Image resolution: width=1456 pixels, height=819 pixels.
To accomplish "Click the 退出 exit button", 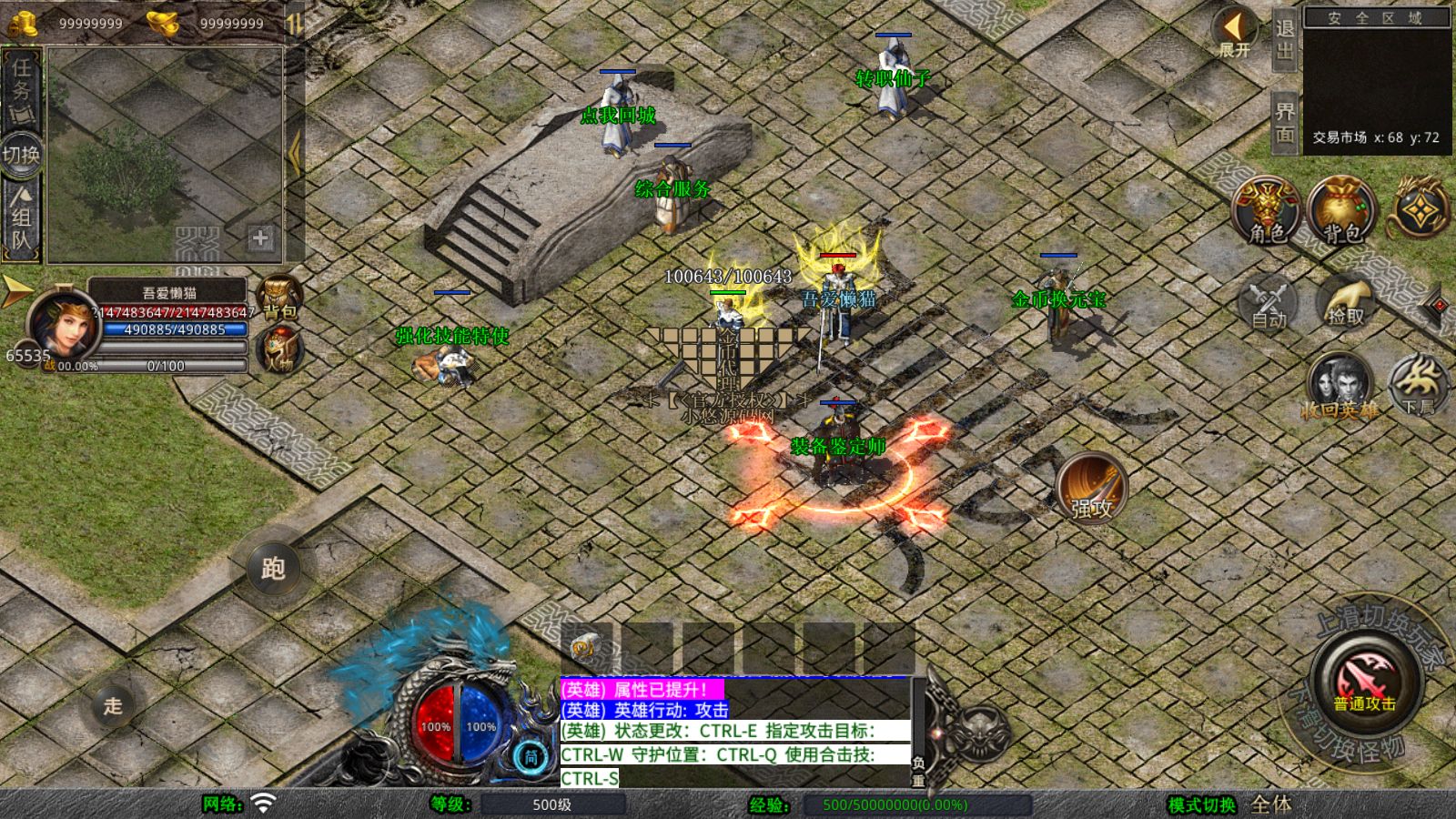I will point(1284,39).
